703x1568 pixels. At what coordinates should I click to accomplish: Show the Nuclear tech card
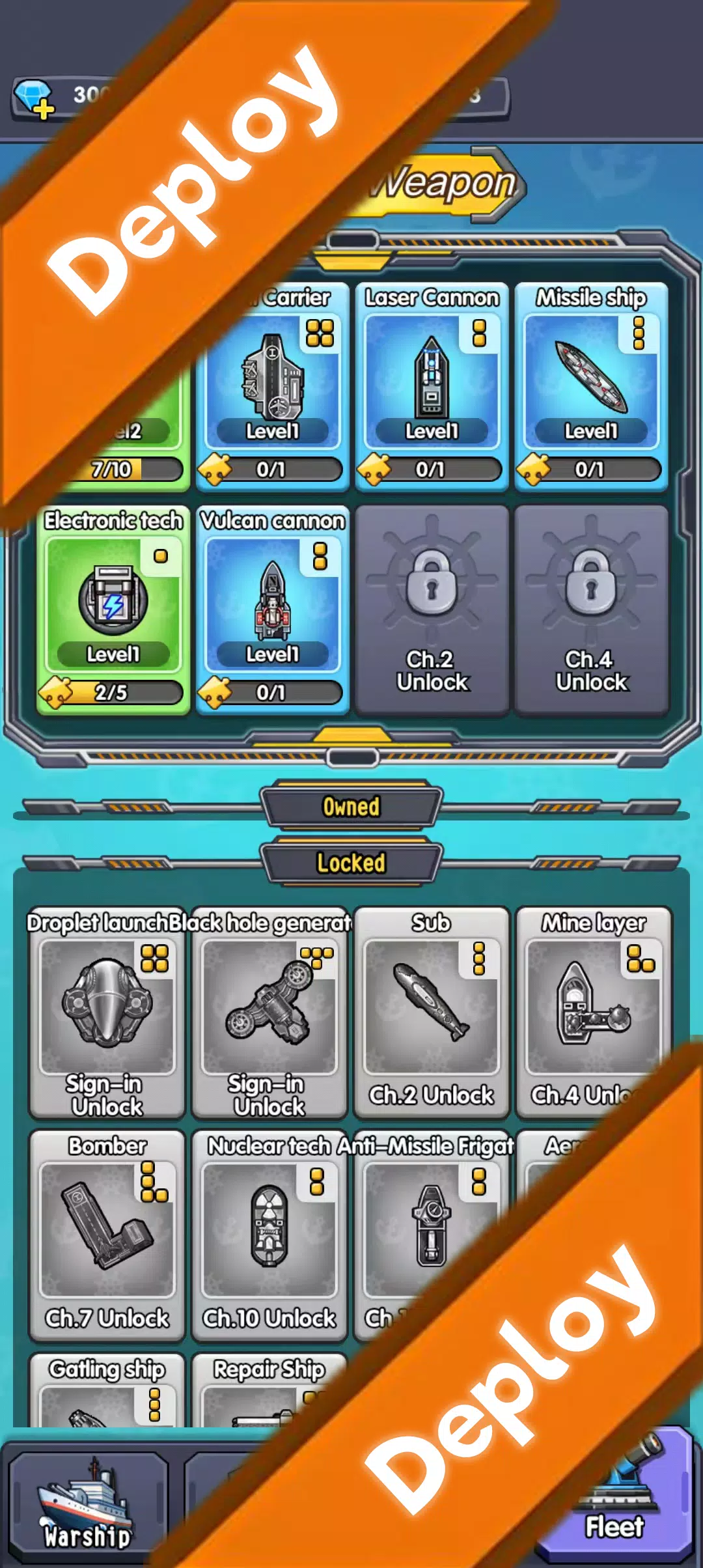(x=269, y=1234)
